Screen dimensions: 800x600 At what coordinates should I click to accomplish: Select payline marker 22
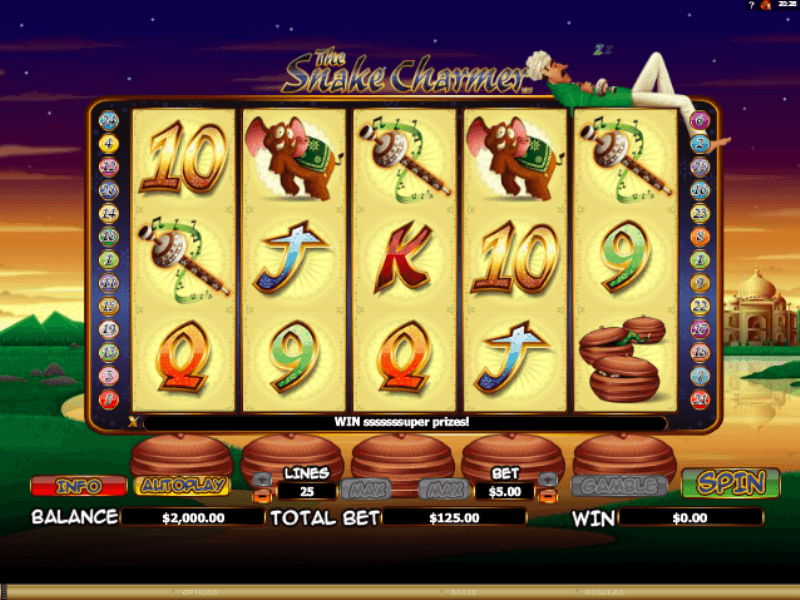point(700,306)
